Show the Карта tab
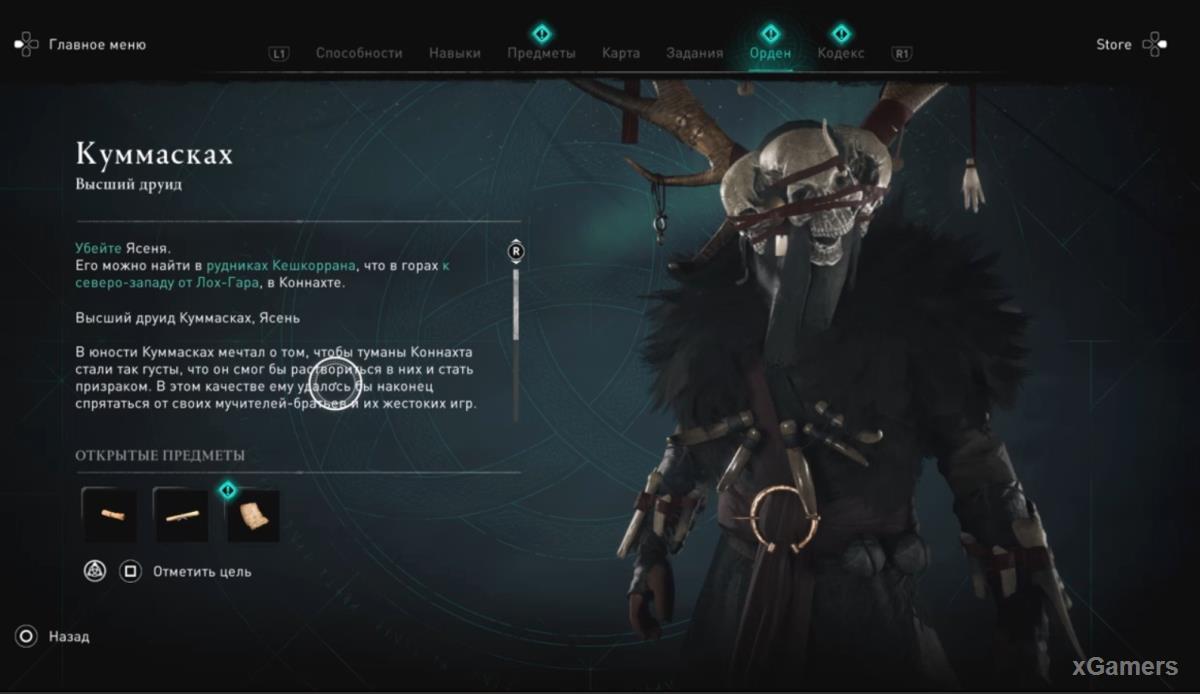 point(621,53)
